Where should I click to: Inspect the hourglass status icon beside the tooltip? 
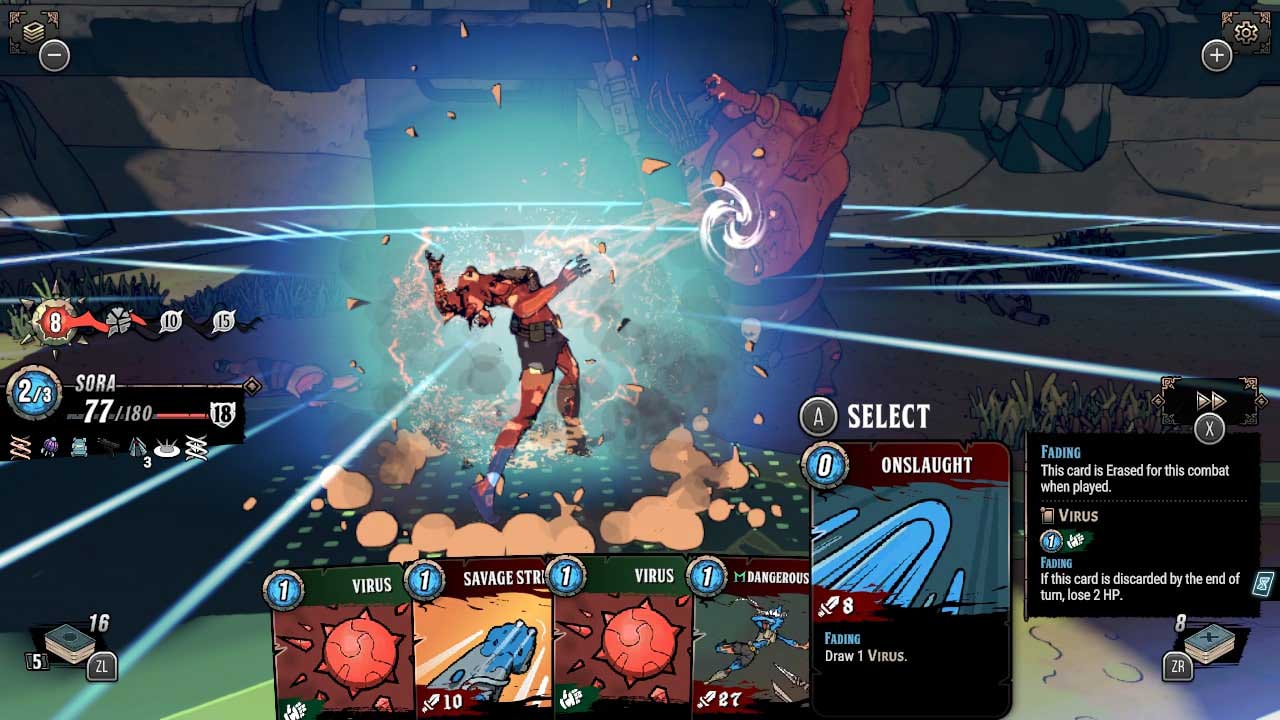click(1262, 584)
